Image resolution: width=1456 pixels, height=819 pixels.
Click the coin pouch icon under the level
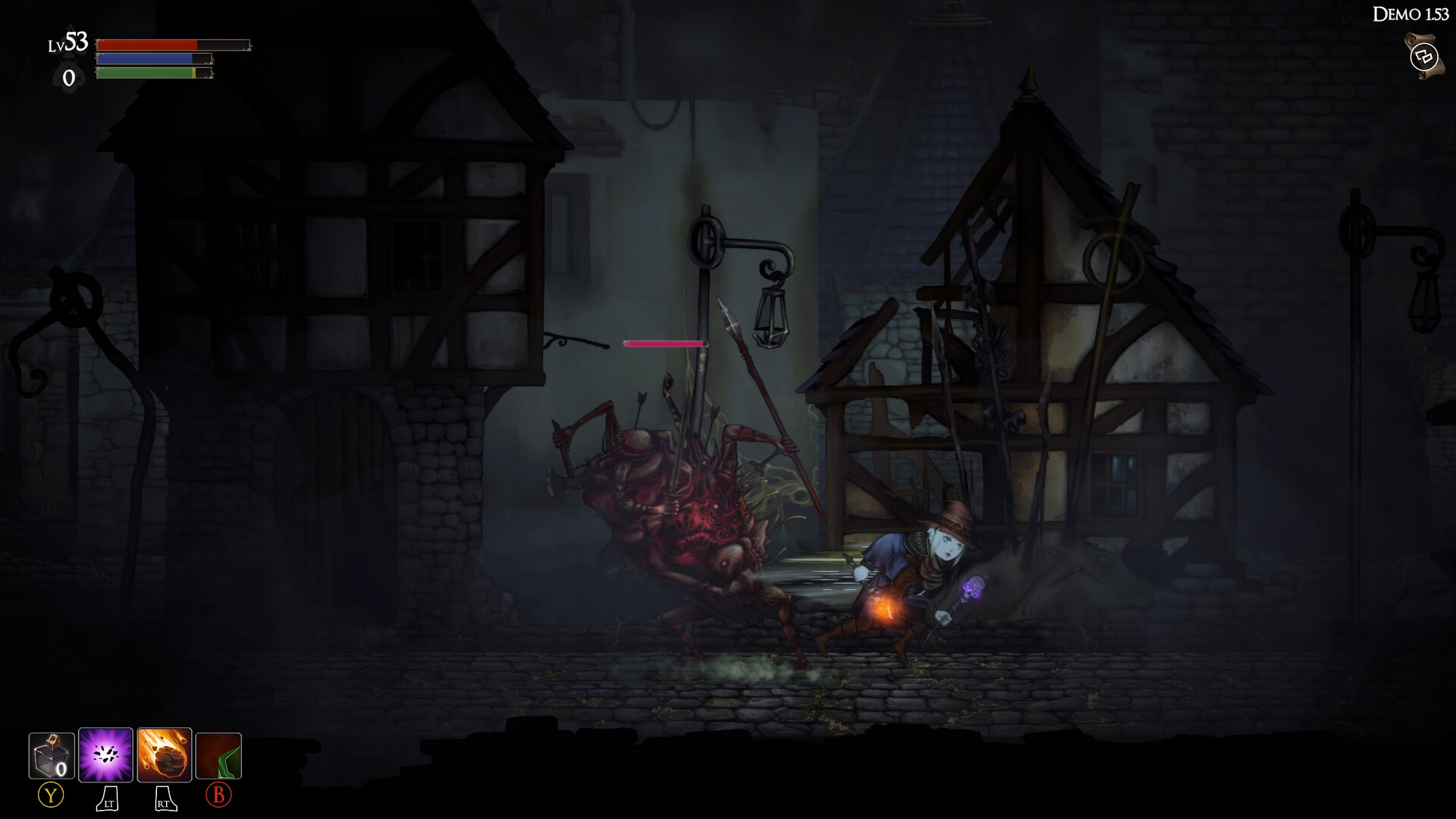tap(69, 76)
